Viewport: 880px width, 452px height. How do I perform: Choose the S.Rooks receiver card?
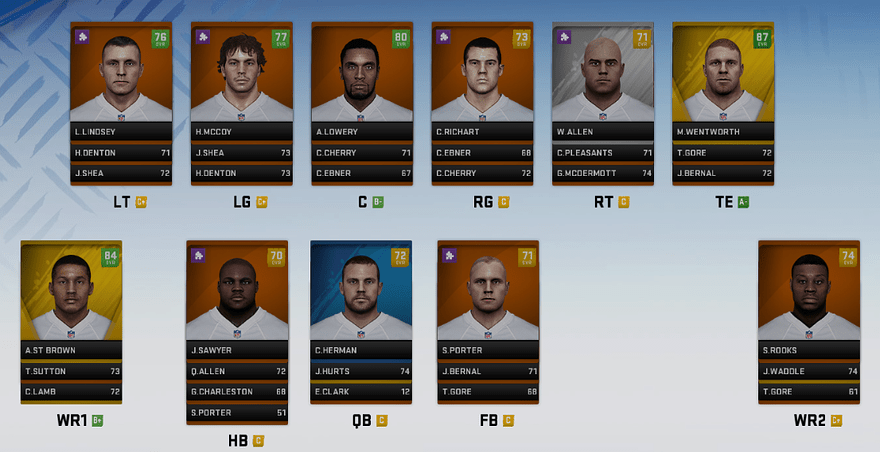[808, 297]
